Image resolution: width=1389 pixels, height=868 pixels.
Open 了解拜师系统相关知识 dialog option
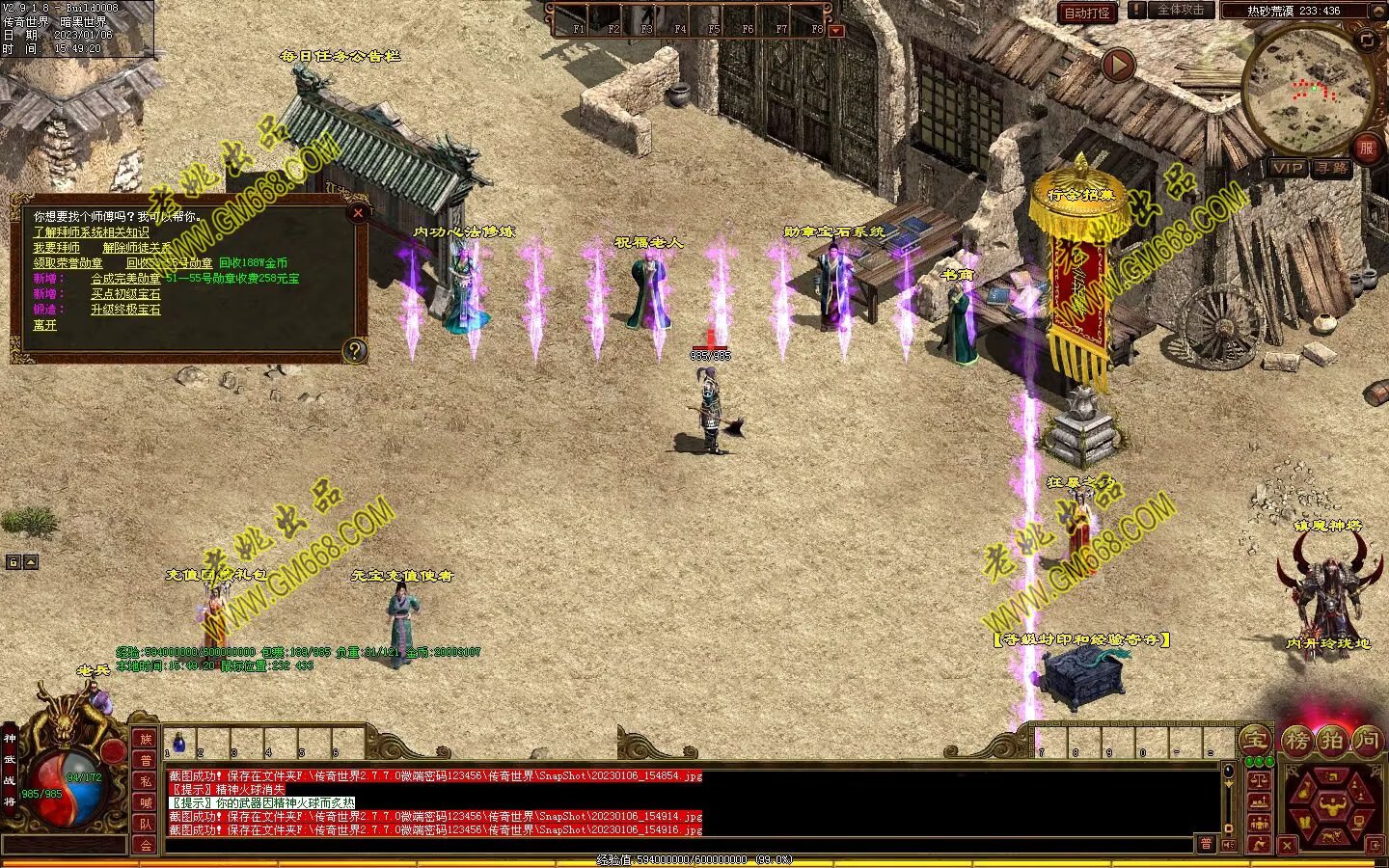pos(91,232)
